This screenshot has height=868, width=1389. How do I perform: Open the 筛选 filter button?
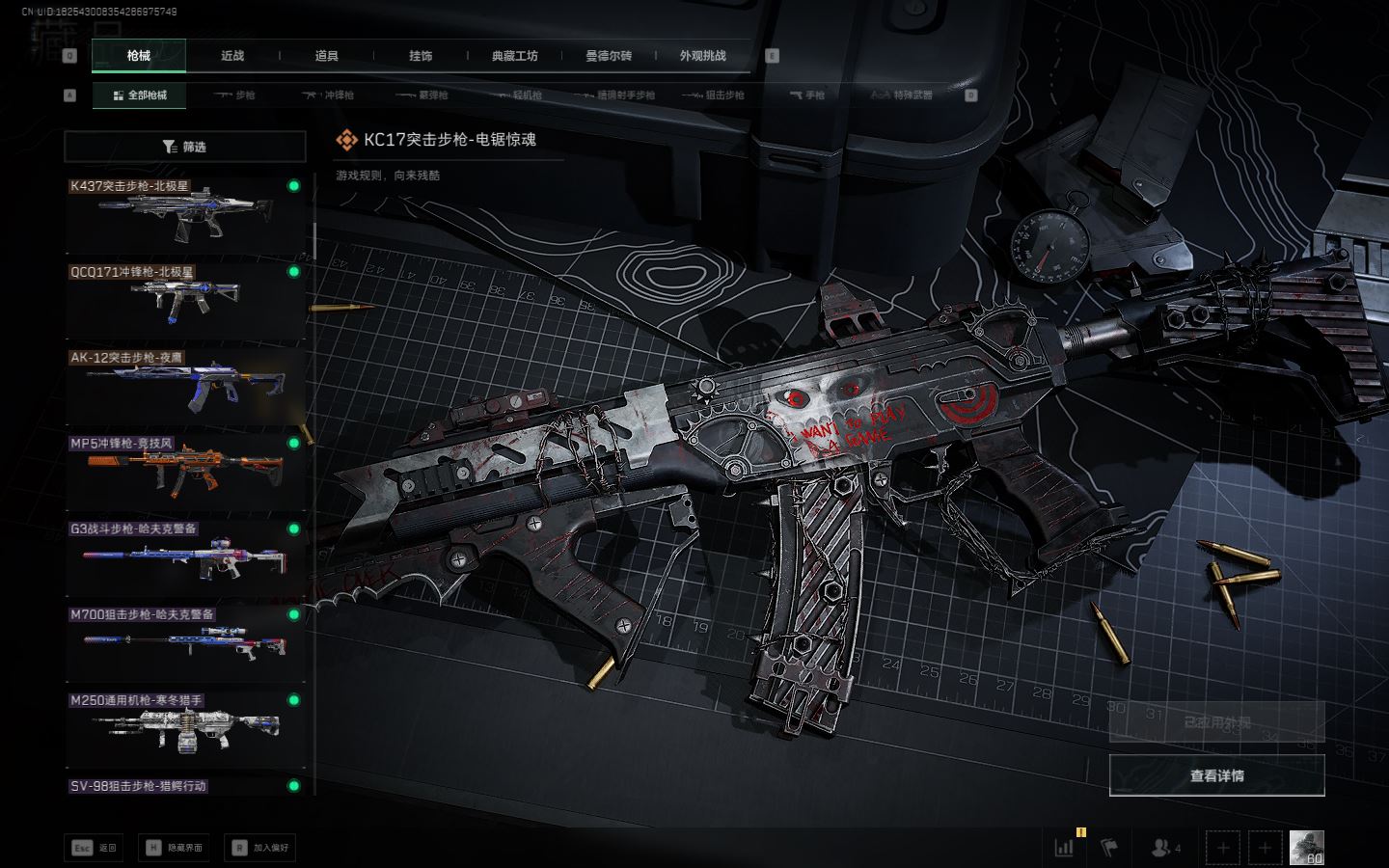click(185, 147)
